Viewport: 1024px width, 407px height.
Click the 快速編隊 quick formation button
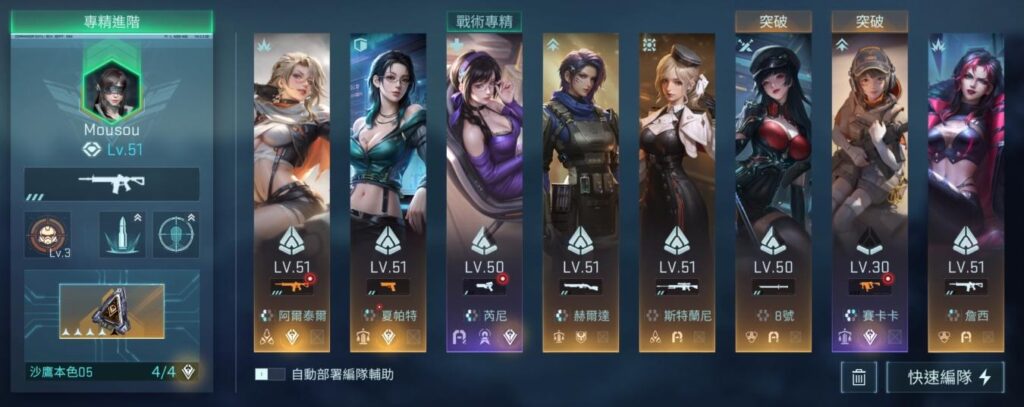click(x=945, y=377)
